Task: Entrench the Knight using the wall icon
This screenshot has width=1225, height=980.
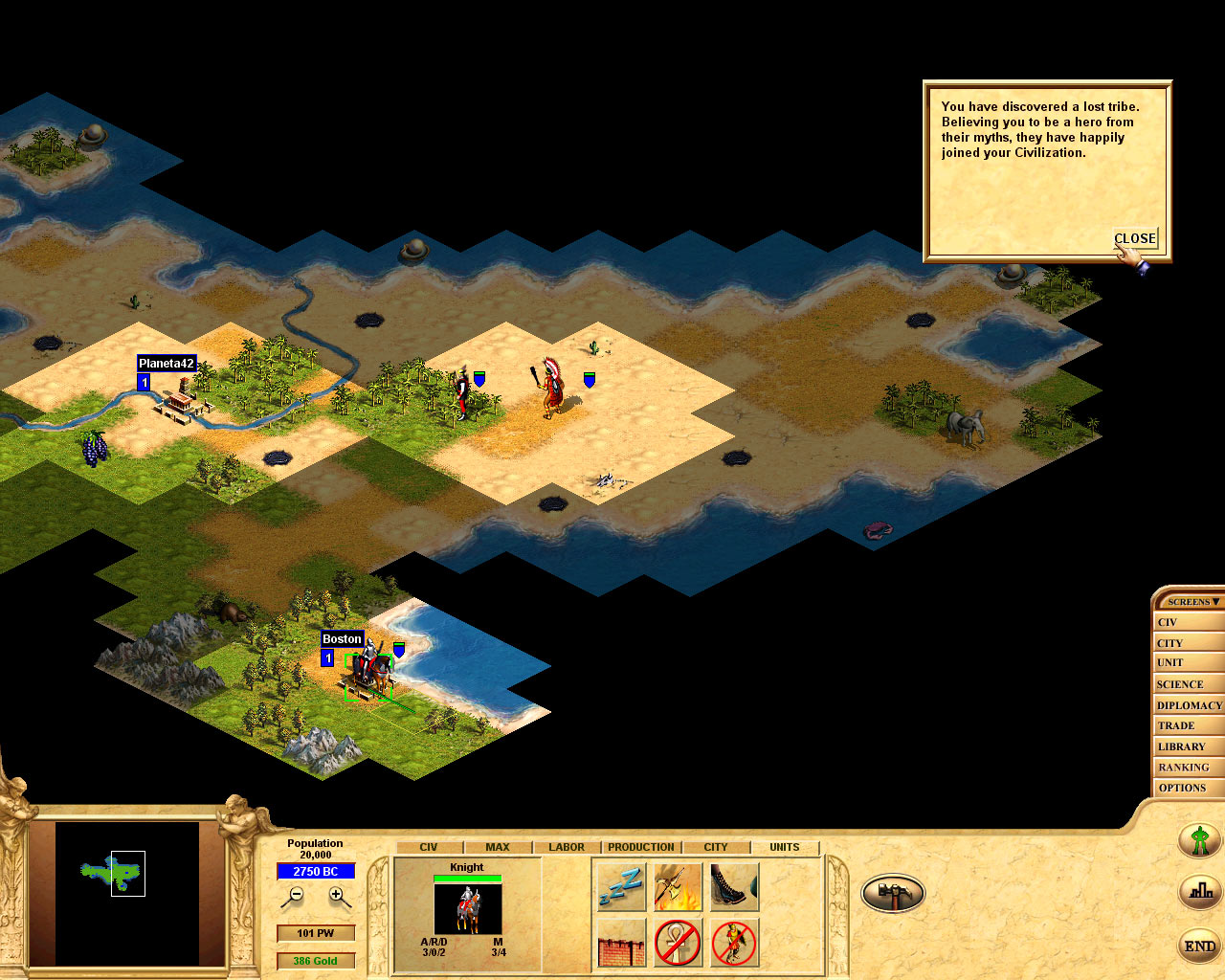Action: point(620,944)
